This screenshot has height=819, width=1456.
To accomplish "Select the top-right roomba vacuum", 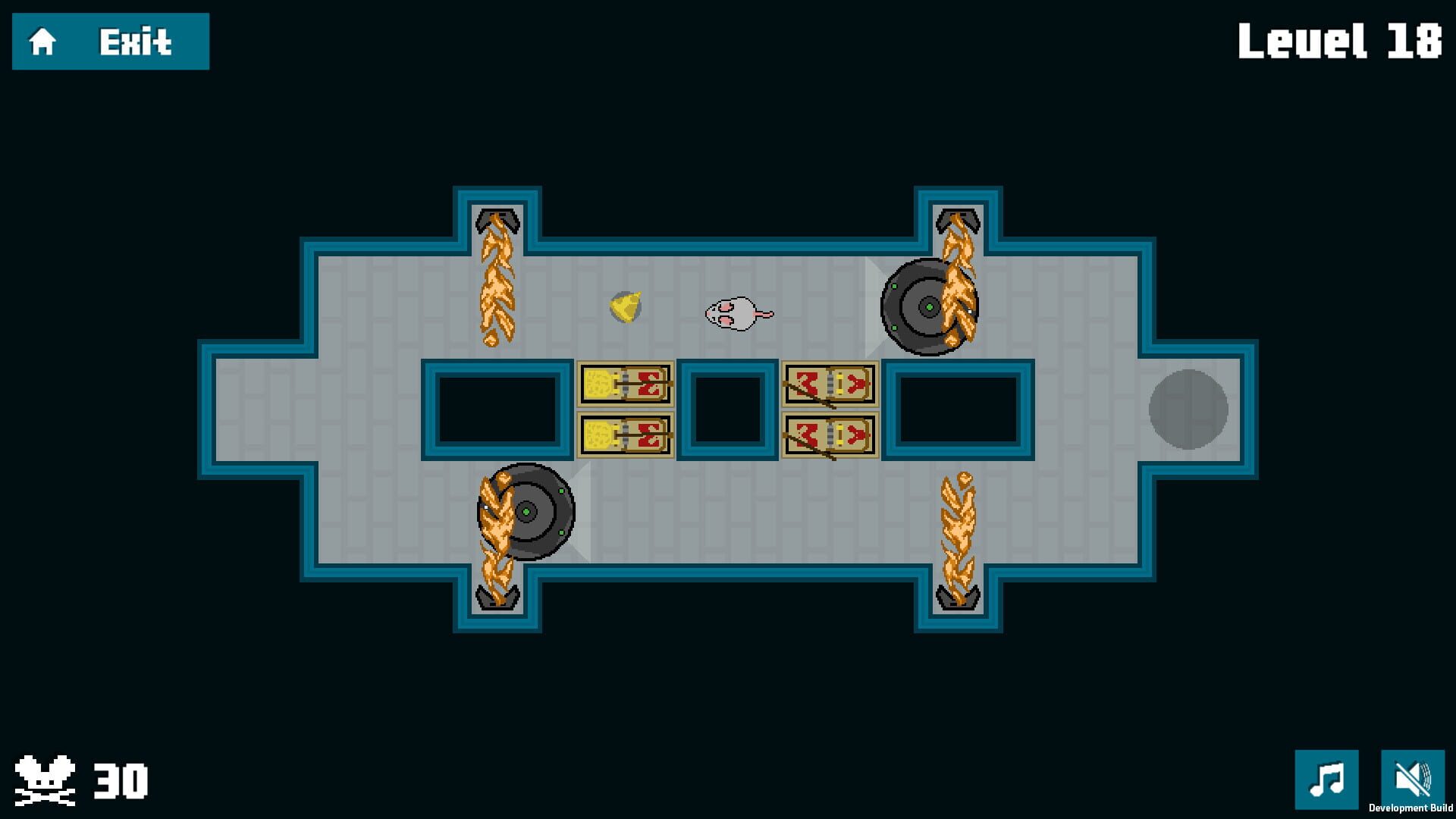I will [928, 307].
